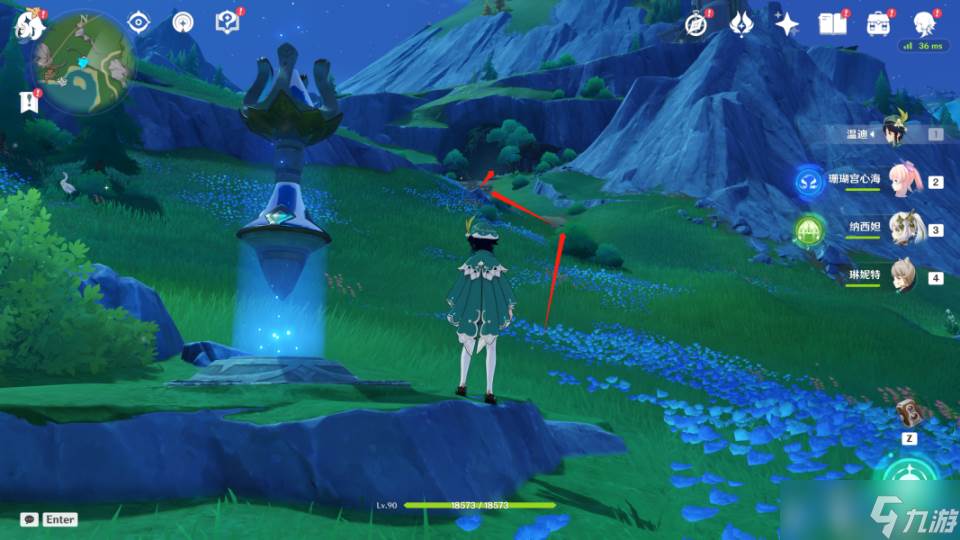The height and width of the screenshot is (540, 960).
Task: Use the gadget item above the Z label
Action: [x=908, y=414]
